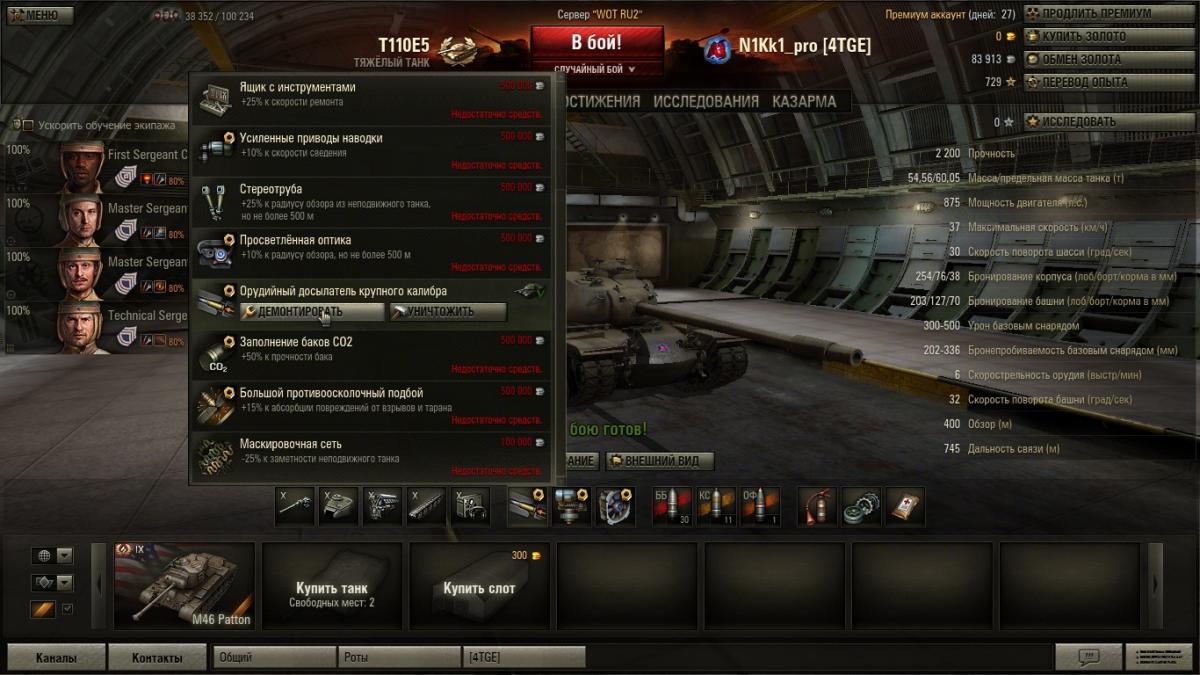Switch to the Исследования tab
Screen dimensions: 1200x675
point(706,101)
